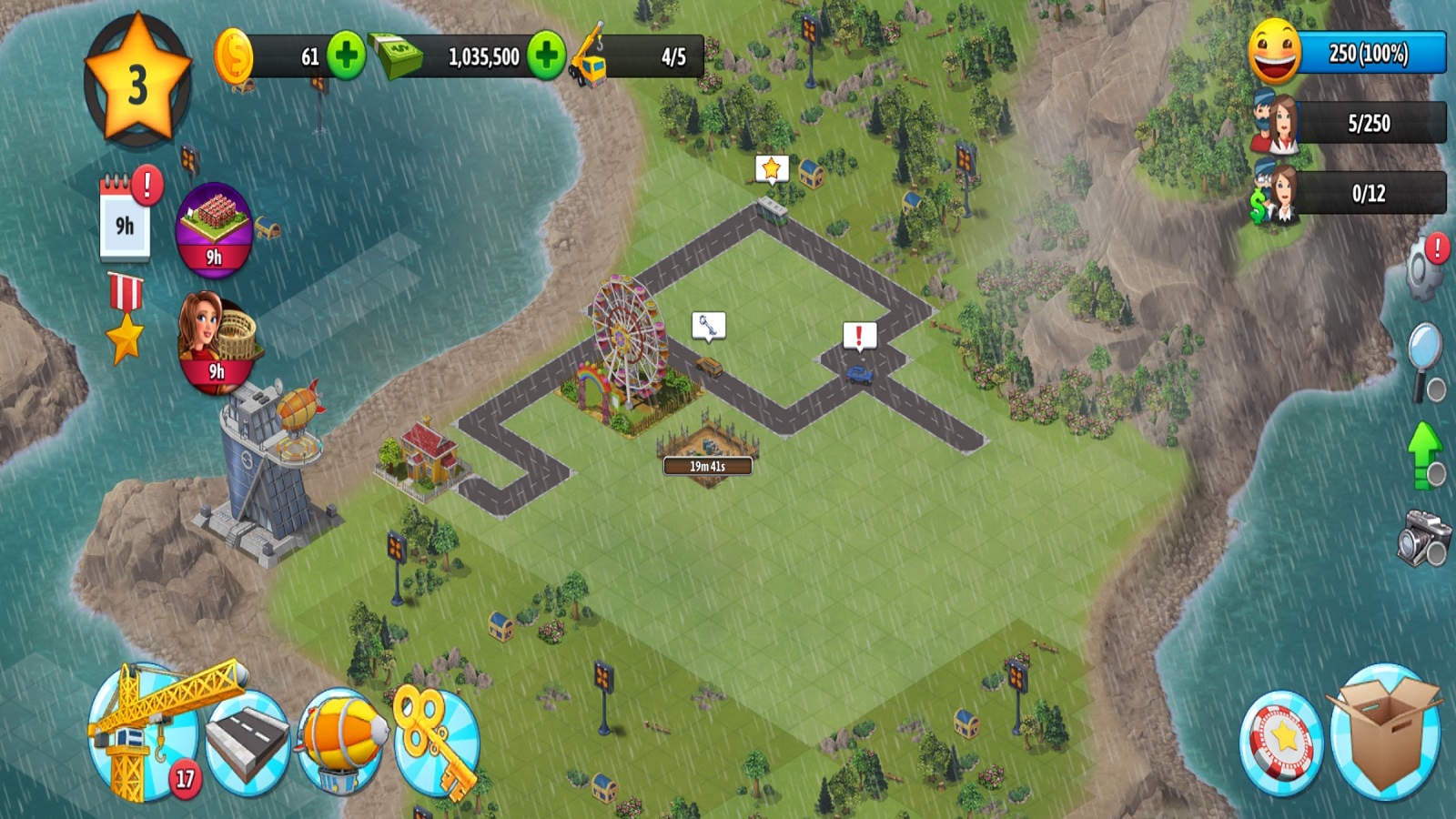Open the settings gear
This screenshot has height=819, width=1456.
pyautogui.click(x=1425, y=268)
